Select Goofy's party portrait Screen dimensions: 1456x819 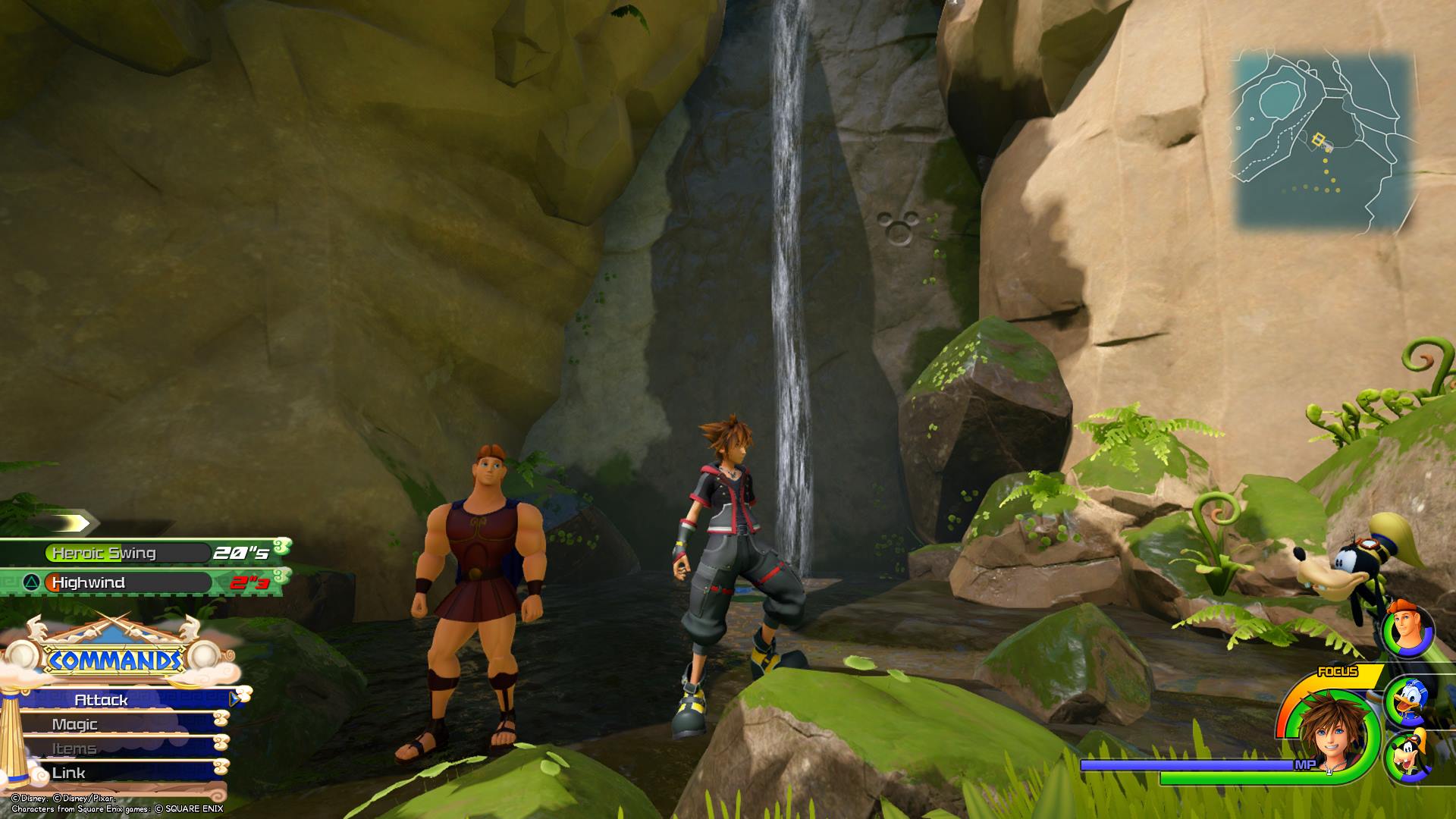pos(1408,758)
